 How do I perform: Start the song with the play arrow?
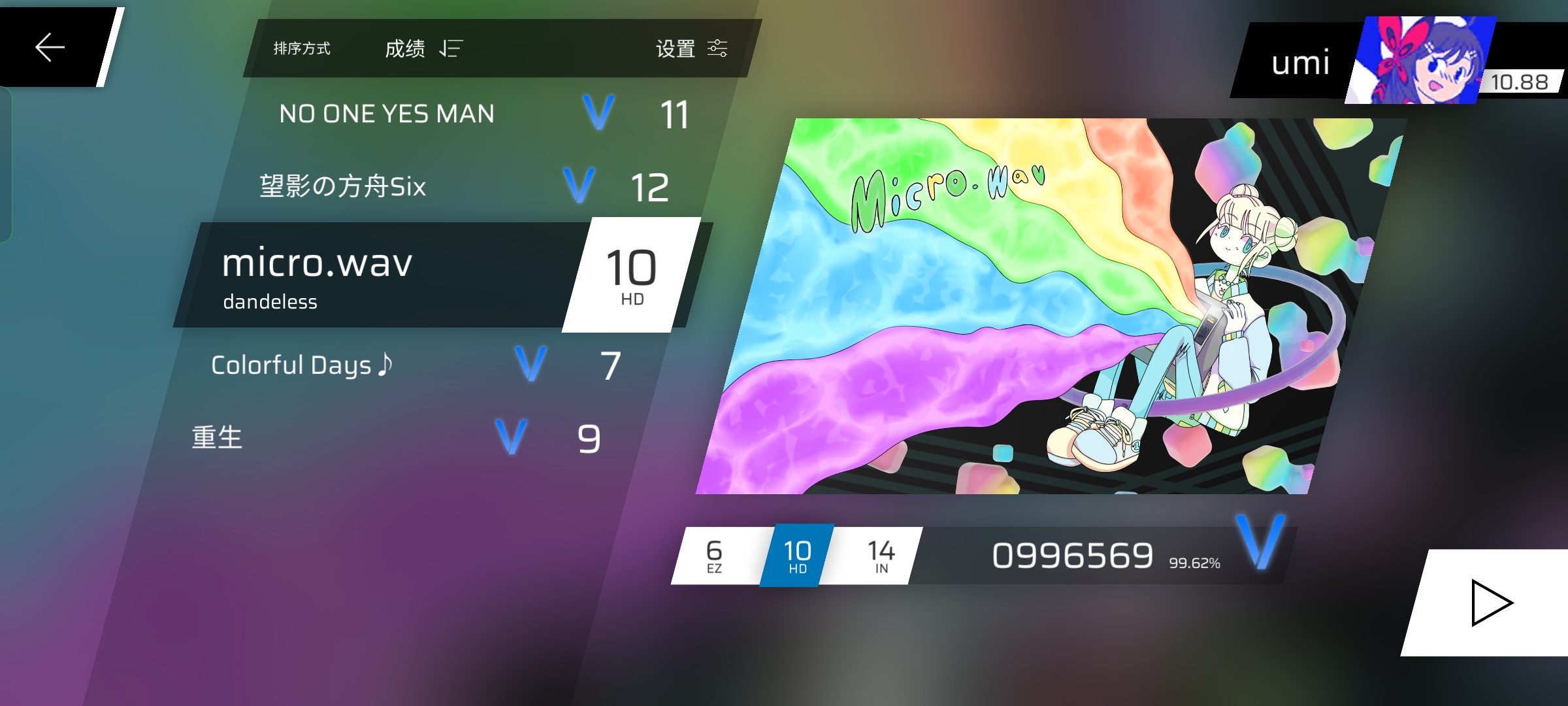click(1491, 603)
